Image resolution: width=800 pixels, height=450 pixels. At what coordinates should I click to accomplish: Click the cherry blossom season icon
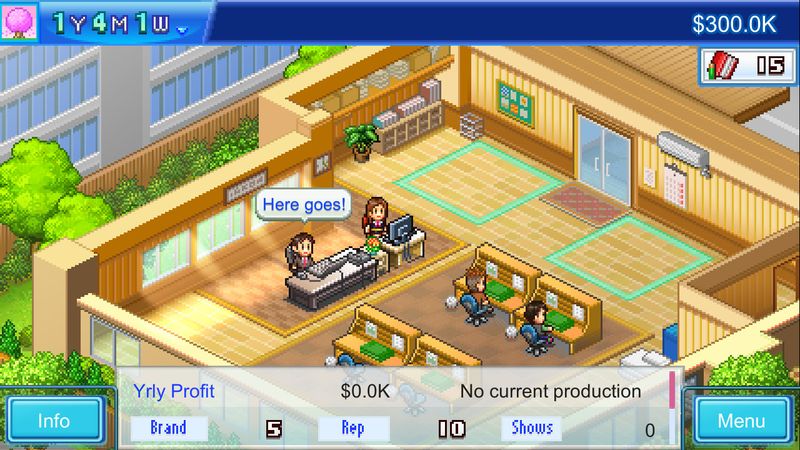[x=19, y=22]
